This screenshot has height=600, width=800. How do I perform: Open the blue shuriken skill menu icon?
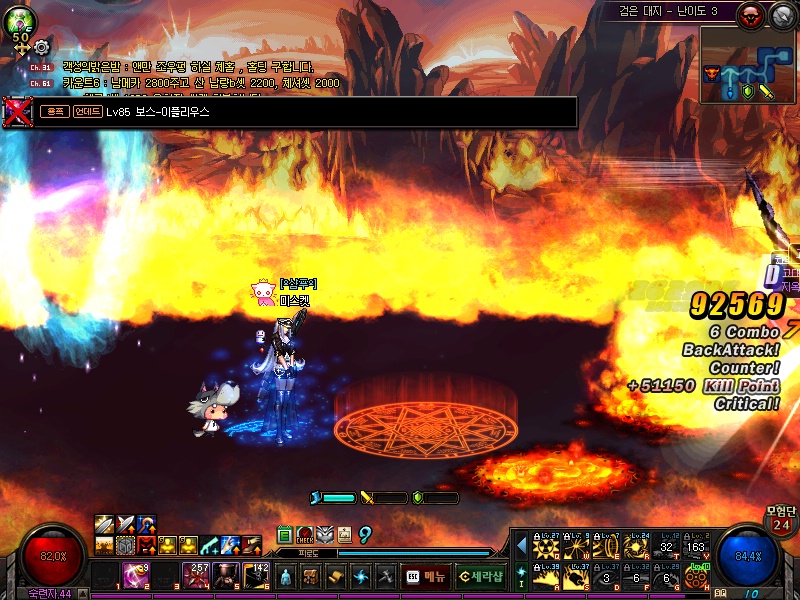[361, 576]
